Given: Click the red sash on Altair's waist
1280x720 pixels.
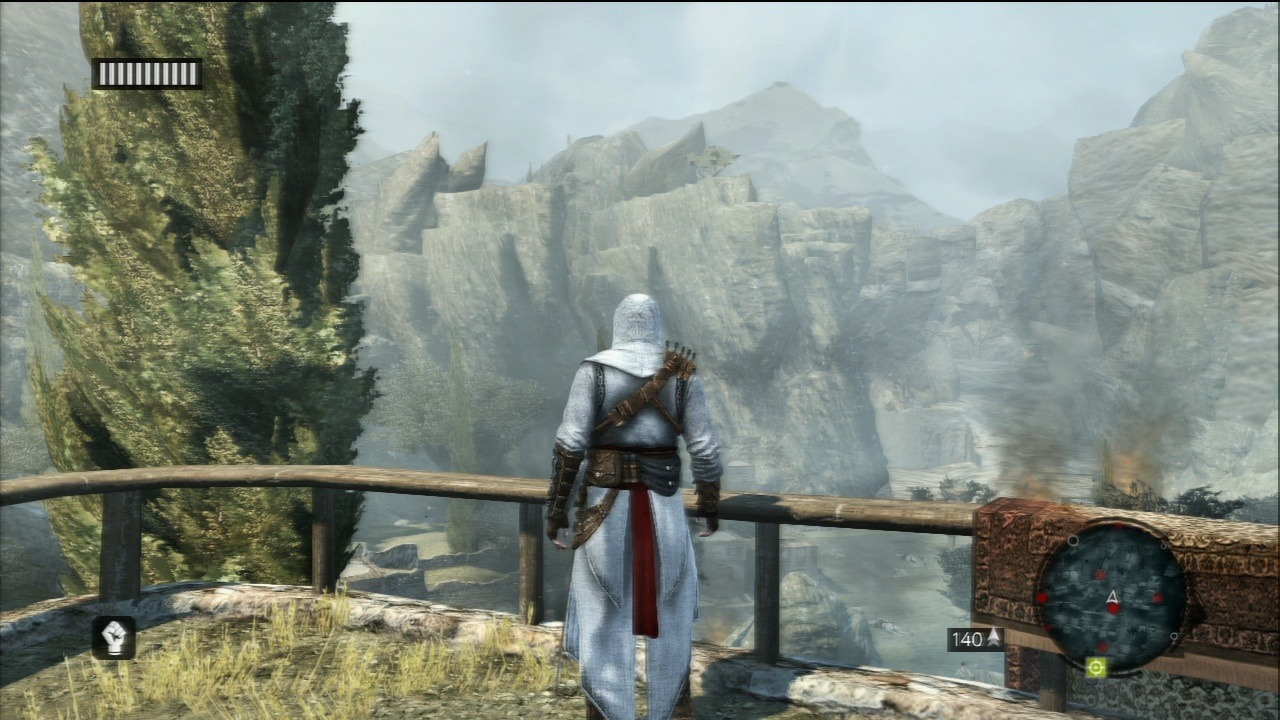Looking at the screenshot, I should (640, 495).
